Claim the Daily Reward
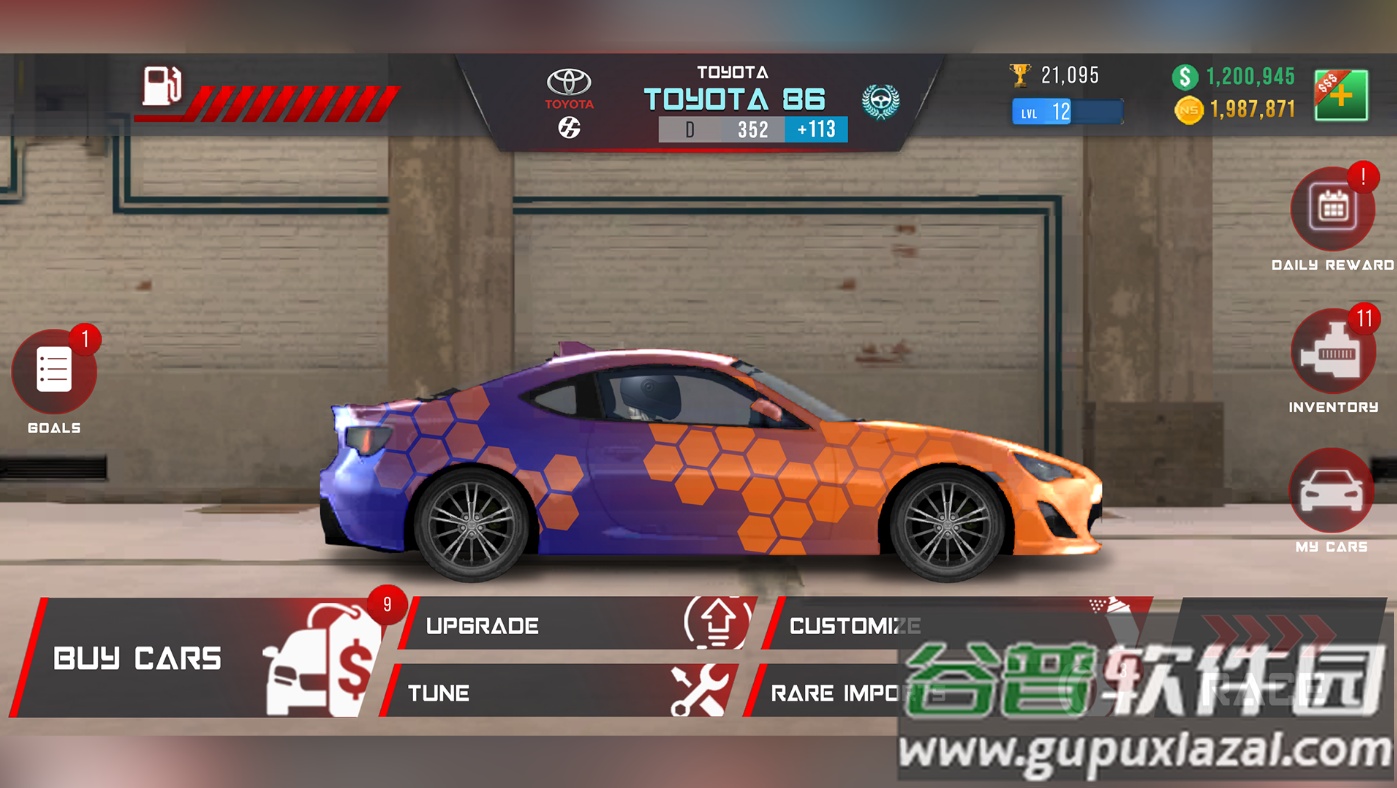The width and height of the screenshot is (1397, 788). [x=1332, y=209]
